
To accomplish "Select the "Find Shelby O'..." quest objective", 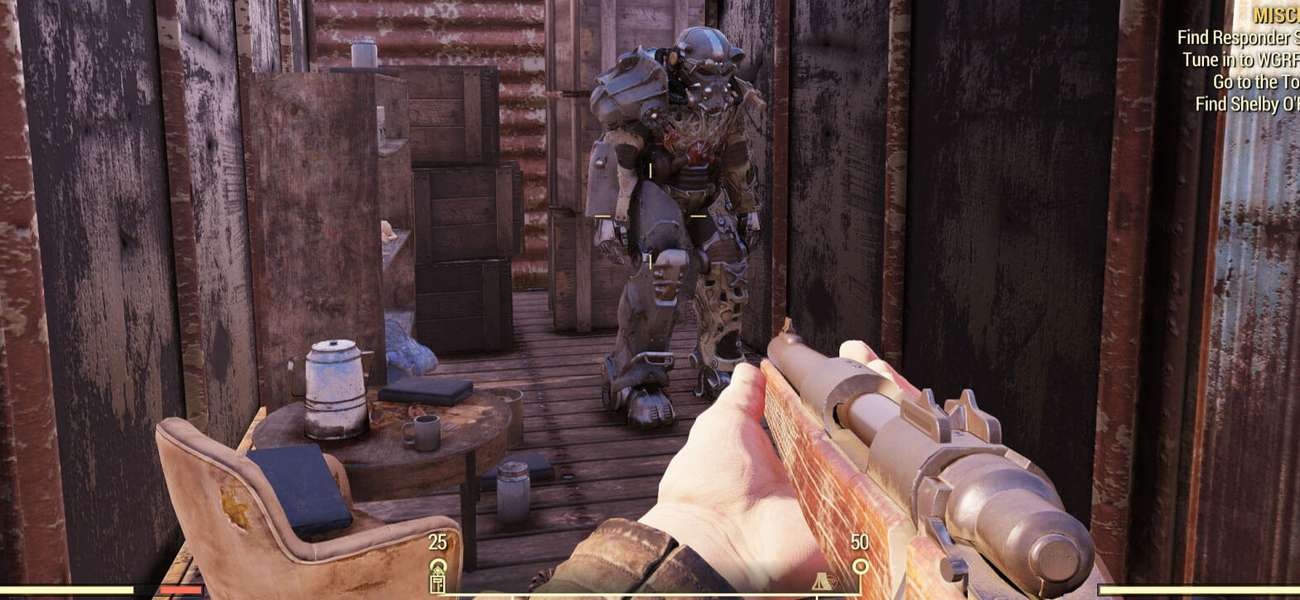I will click(x=1247, y=104).
